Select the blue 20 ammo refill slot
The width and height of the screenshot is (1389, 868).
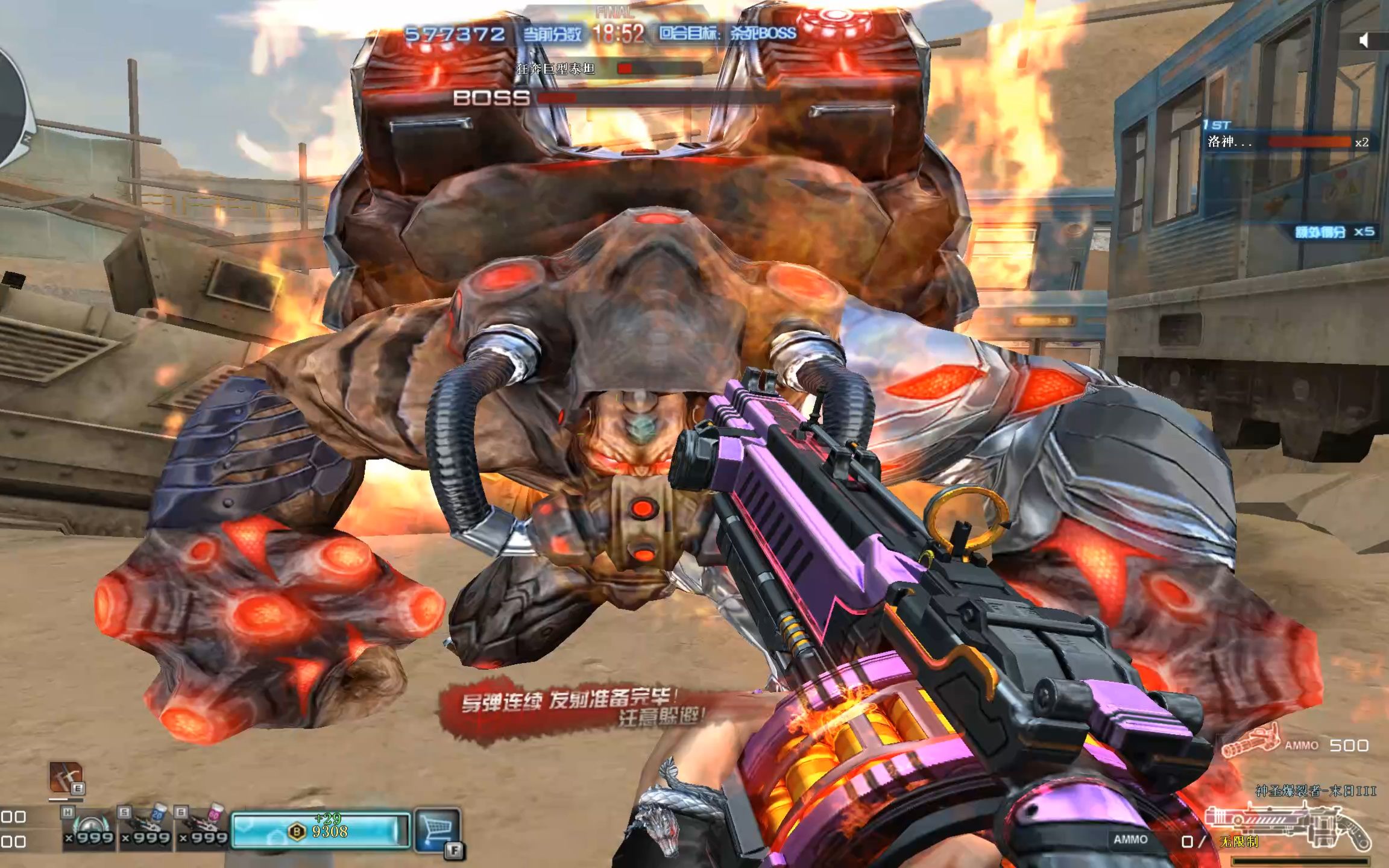pos(145,829)
